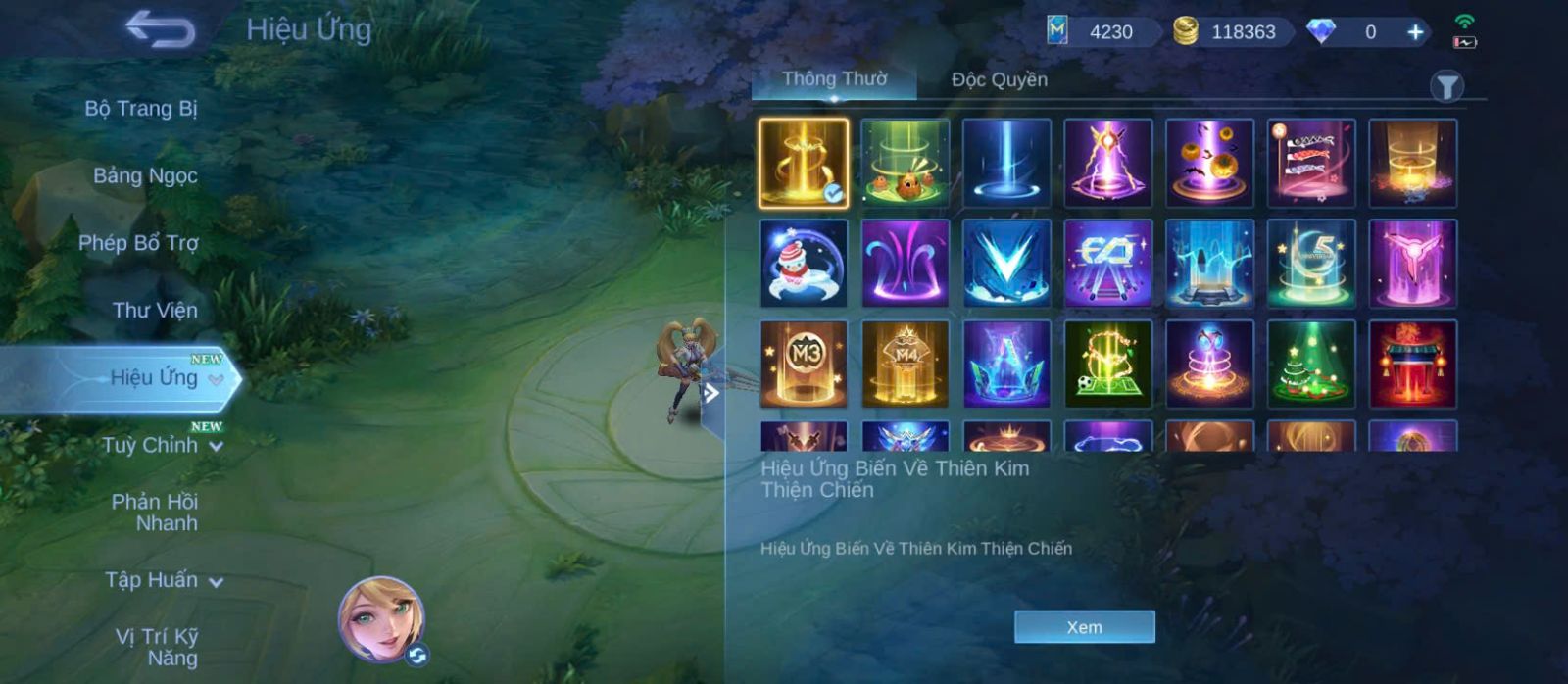Open the Bộ Trang Bị menu
Viewport: 1568px width, 684px height.
point(141,109)
